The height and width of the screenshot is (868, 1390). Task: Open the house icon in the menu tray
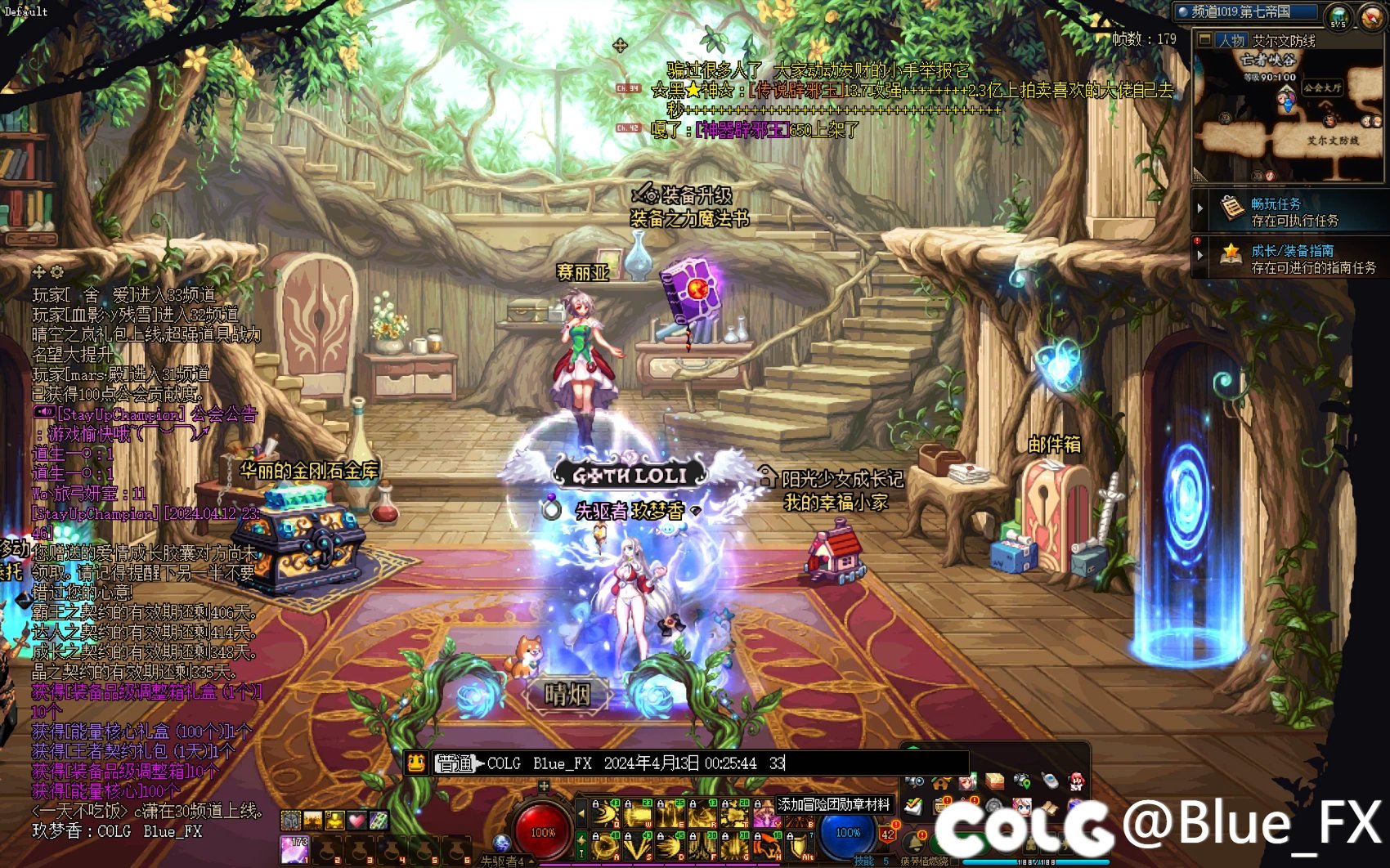click(x=940, y=782)
